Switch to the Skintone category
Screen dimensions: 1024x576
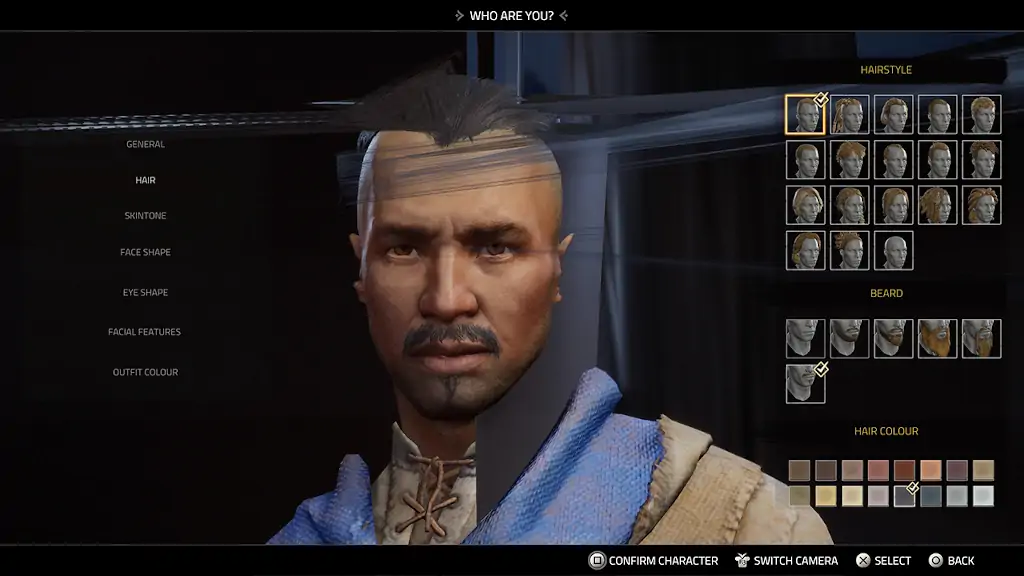coord(145,216)
